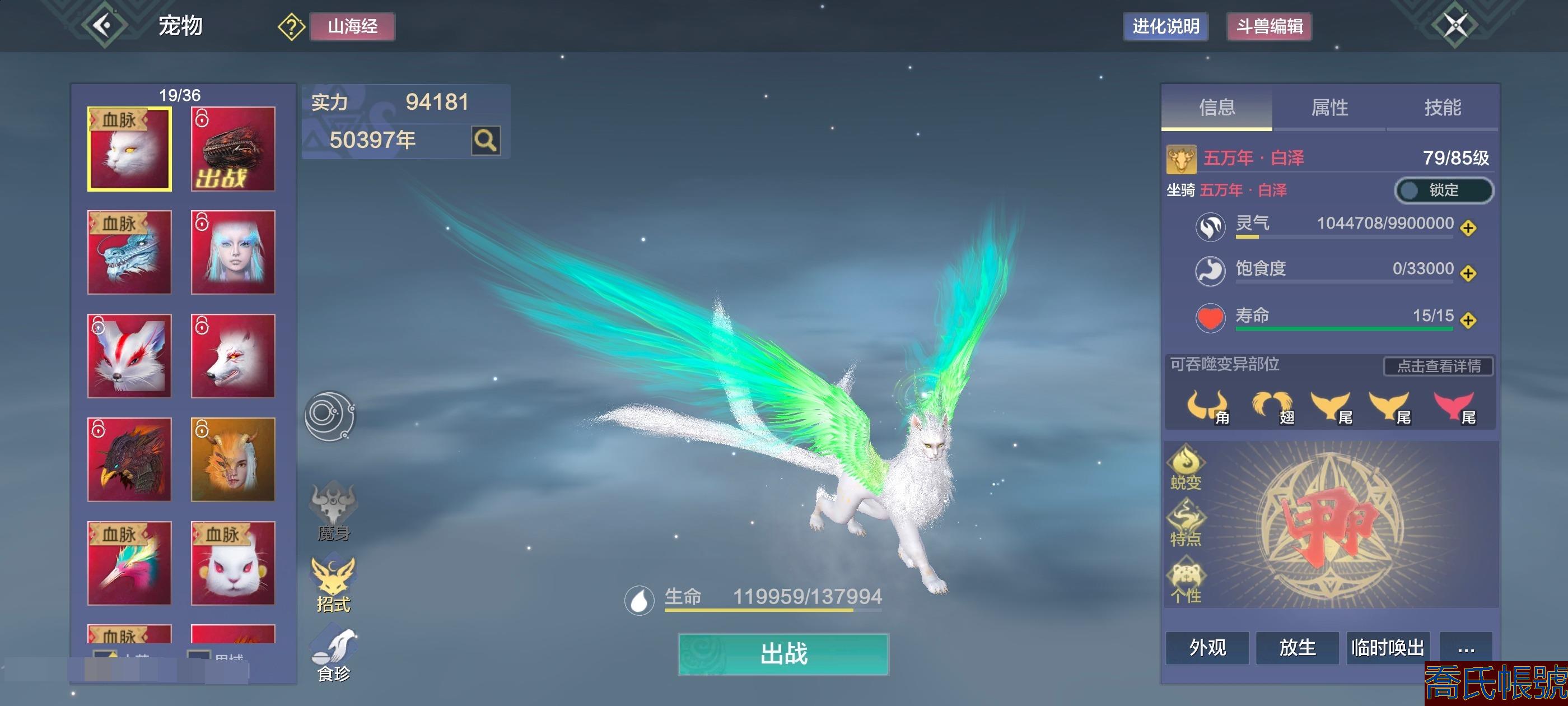Send the pet into battle with 出战
Image resolution: width=1568 pixels, height=706 pixels.
783,654
